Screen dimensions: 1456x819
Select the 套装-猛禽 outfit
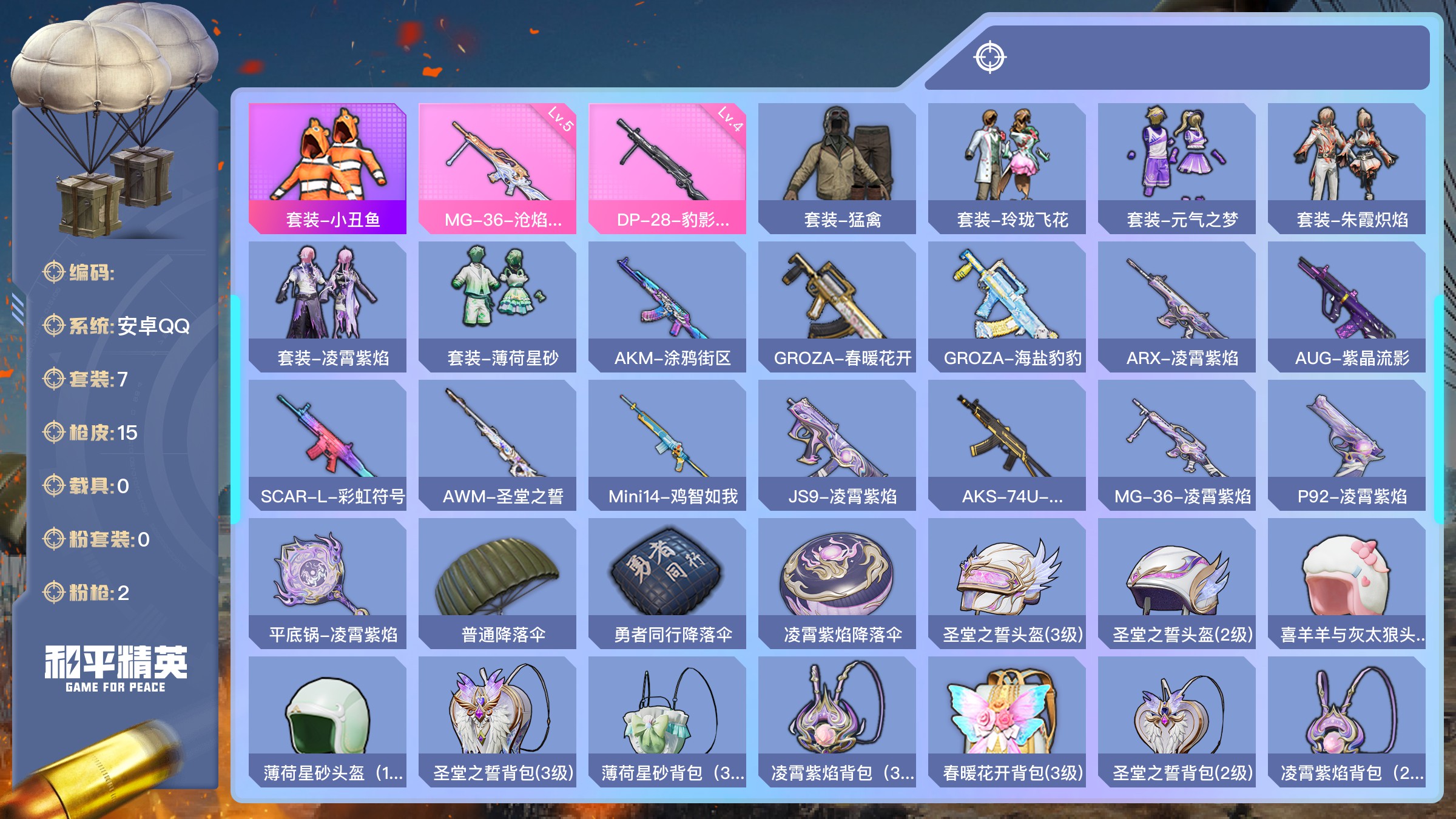(837, 168)
